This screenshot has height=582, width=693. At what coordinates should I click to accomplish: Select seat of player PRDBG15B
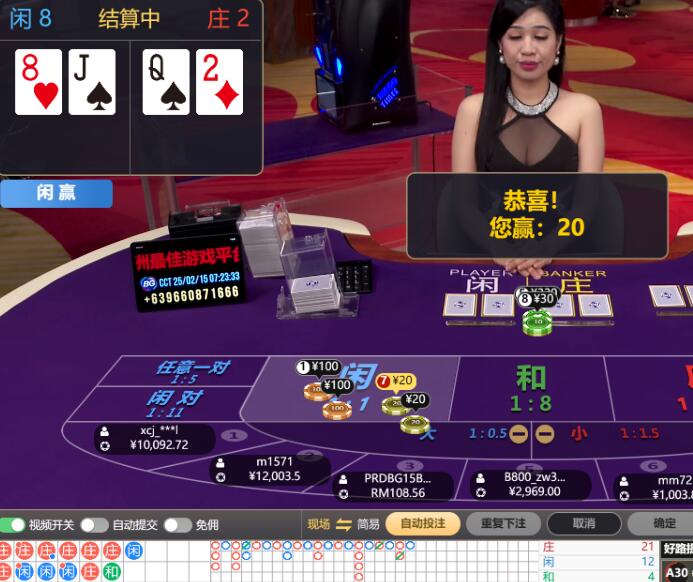click(x=394, y=485)
